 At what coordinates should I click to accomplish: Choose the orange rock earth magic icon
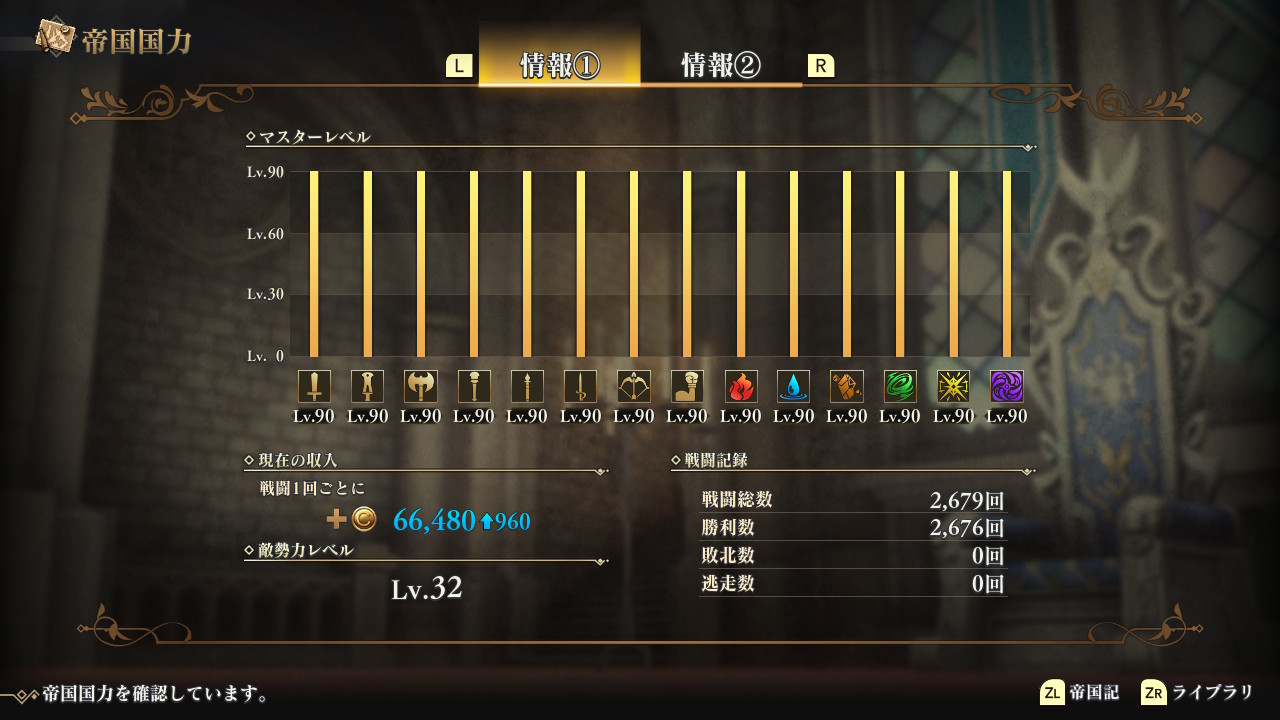click(x=847, y=386)
